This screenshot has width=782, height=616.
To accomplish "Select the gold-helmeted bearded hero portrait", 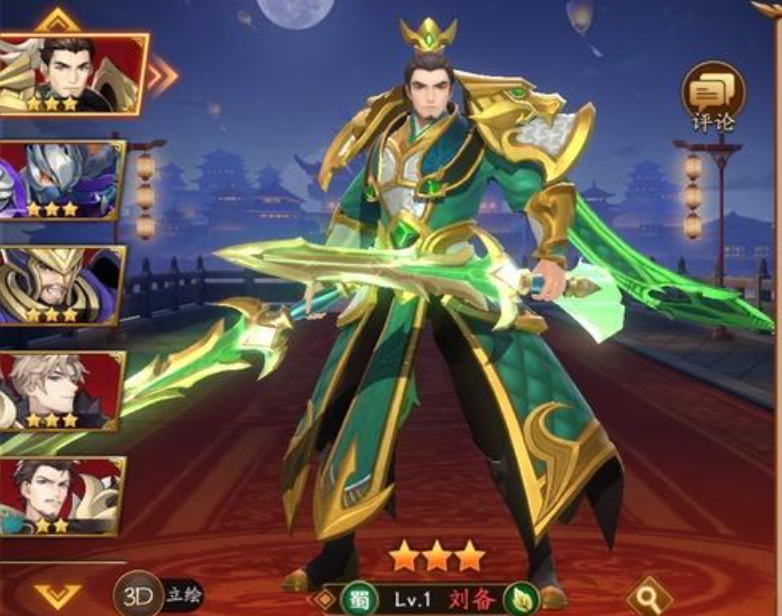I will pos(60,285).
